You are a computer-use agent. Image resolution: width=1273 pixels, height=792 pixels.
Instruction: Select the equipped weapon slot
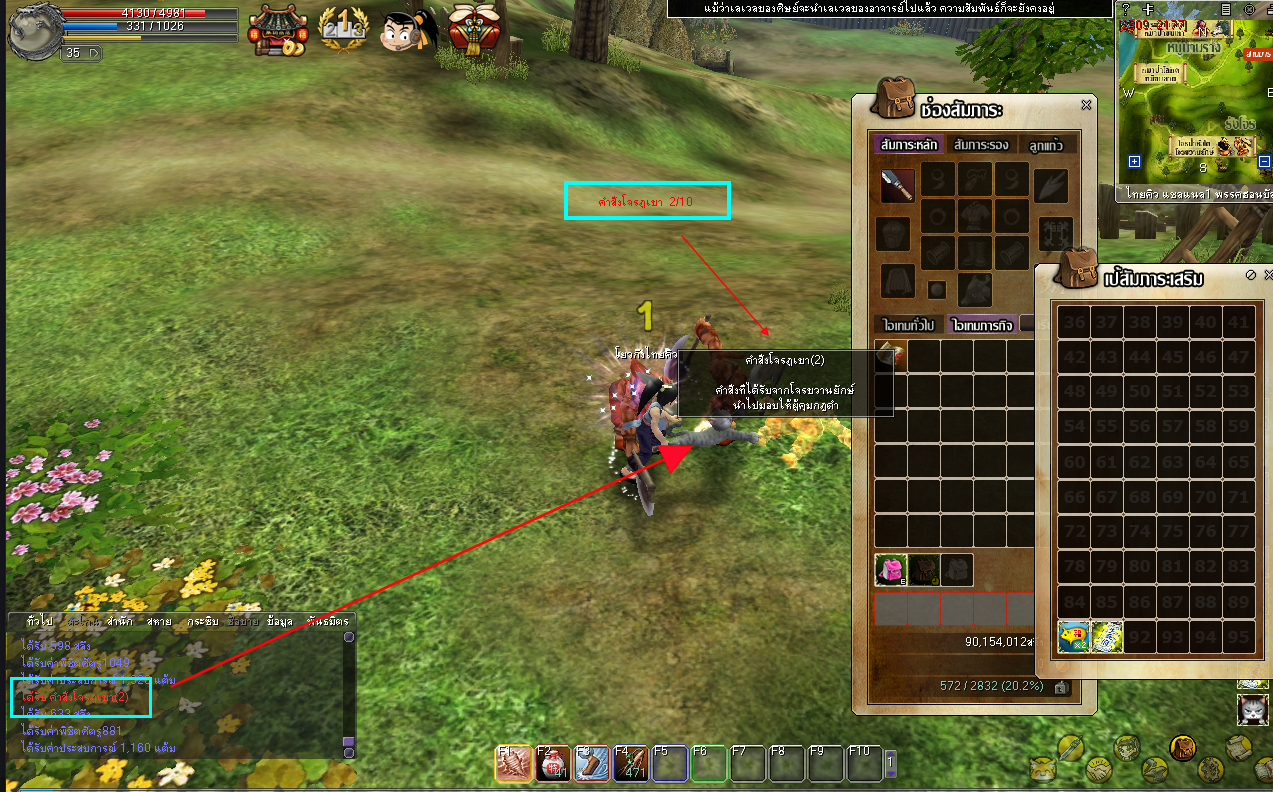(x=896, y=186)
